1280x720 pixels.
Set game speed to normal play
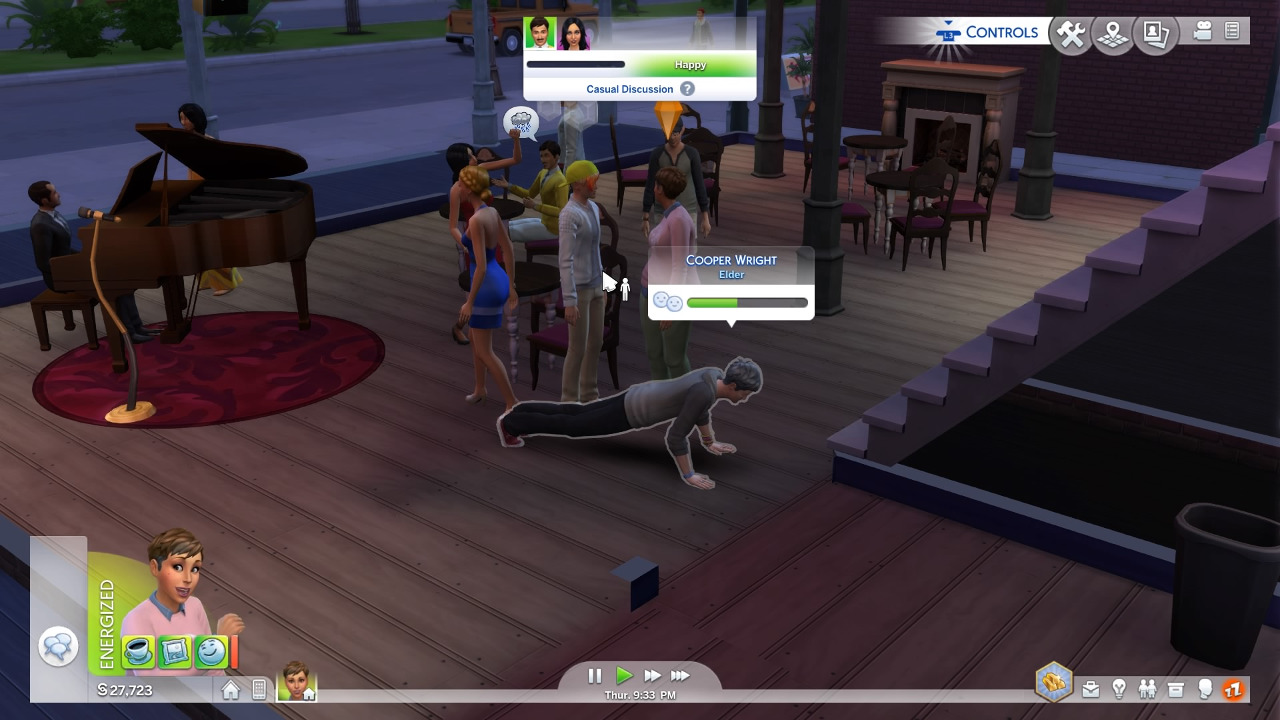click(x=624, y=676)
